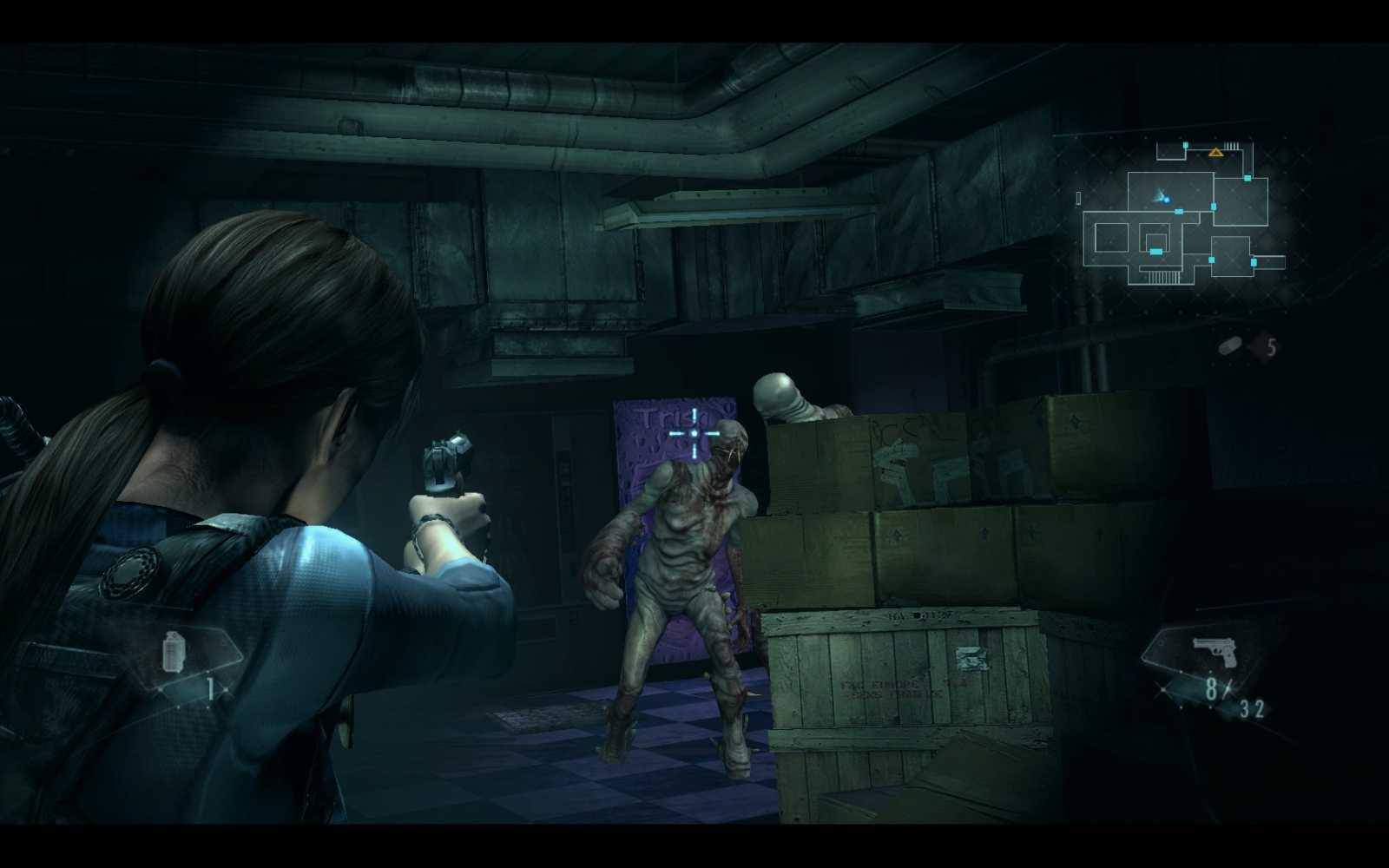The height and width of the screenshot is (868, 1389).
Task: Click the blinking map ping beside the player marker
Action: pos(1167,201)
